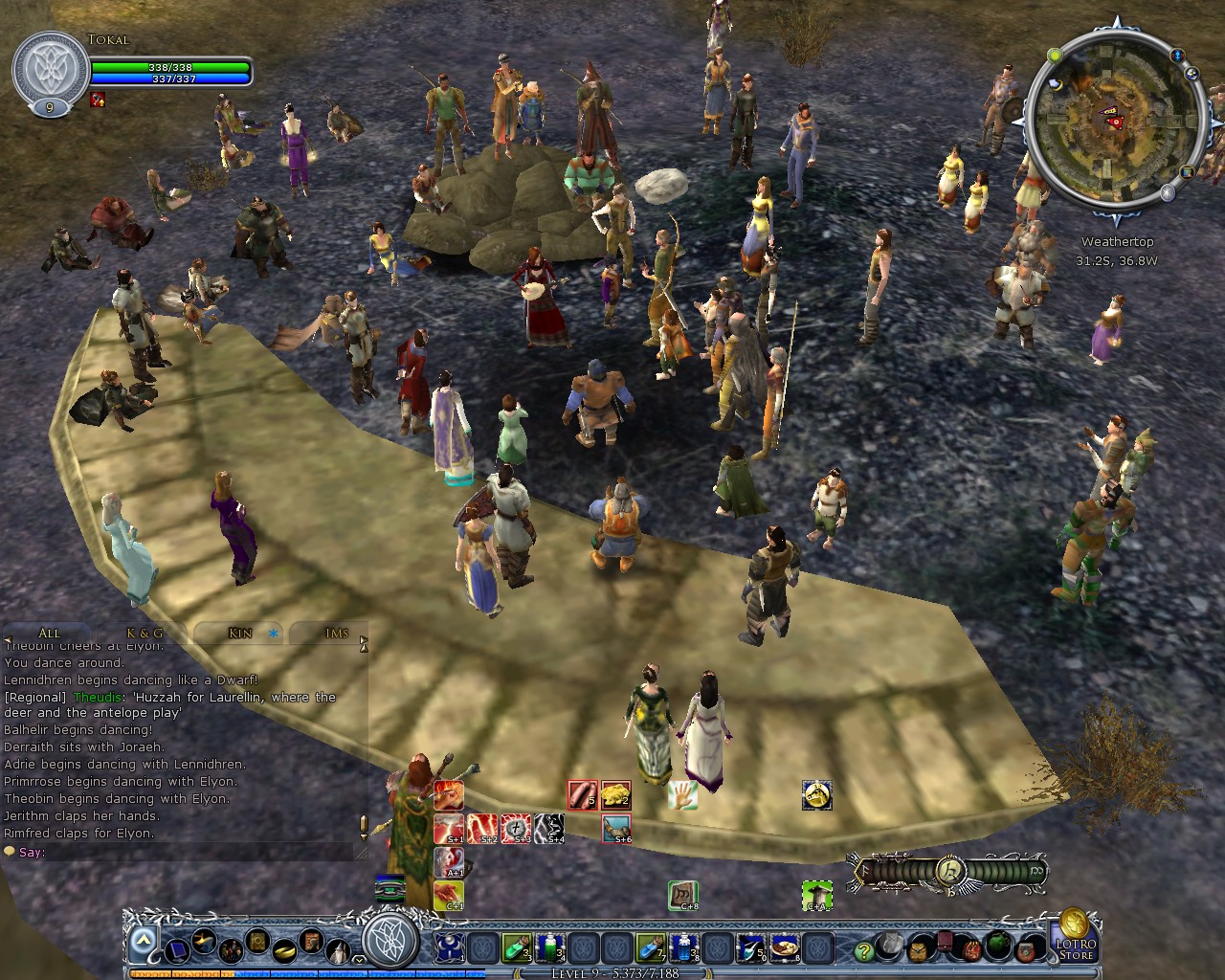Expand the hidden toolbar with the up chevron arrow
1225x980 pixels.
[x=143, y=938]
